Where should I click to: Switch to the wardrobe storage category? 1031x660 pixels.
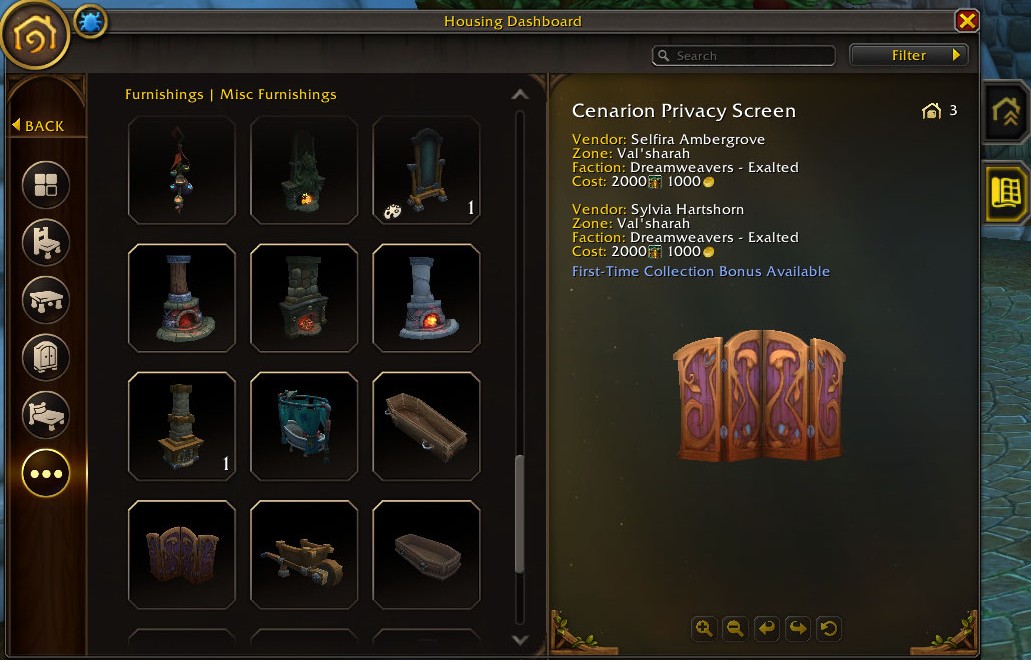coord(46,357)
